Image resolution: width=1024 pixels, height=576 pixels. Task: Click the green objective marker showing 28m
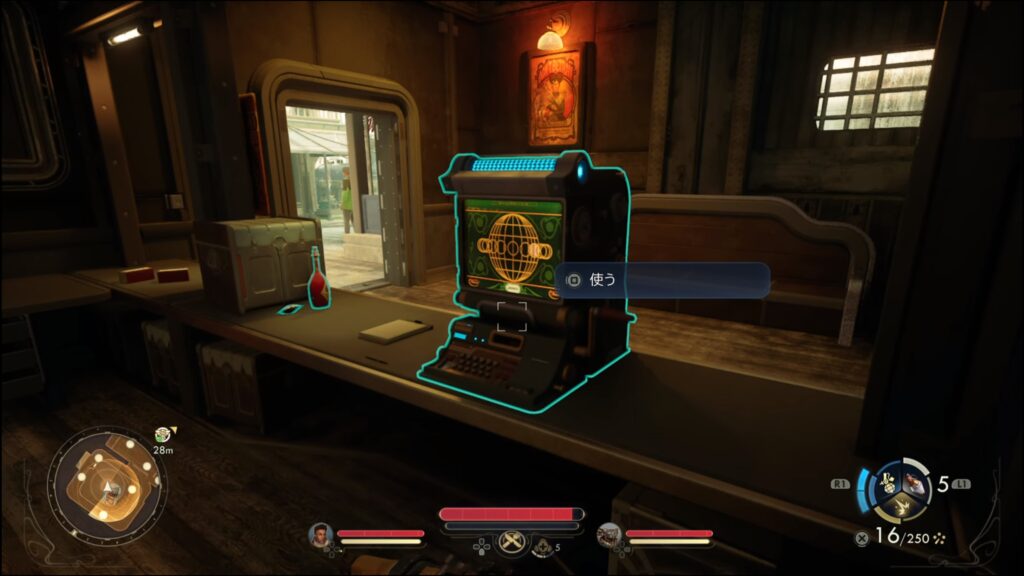click(x=161, y=435)
